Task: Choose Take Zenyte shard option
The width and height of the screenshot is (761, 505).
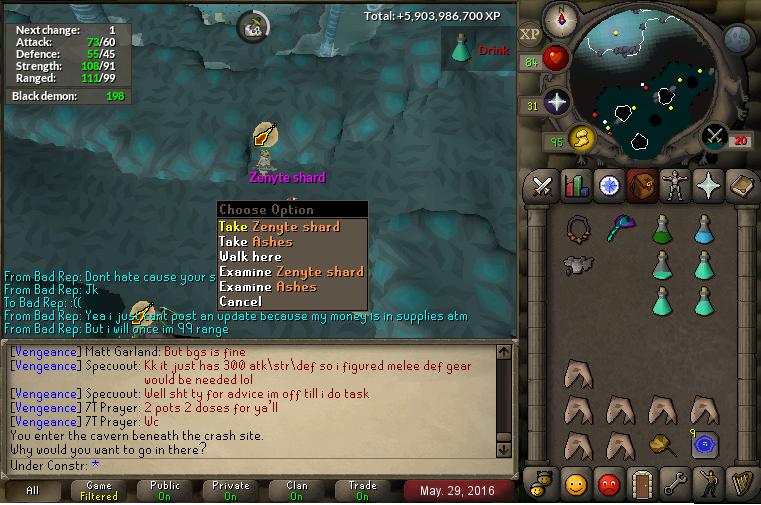Action: pyautogui.click(x=279, y=227)
